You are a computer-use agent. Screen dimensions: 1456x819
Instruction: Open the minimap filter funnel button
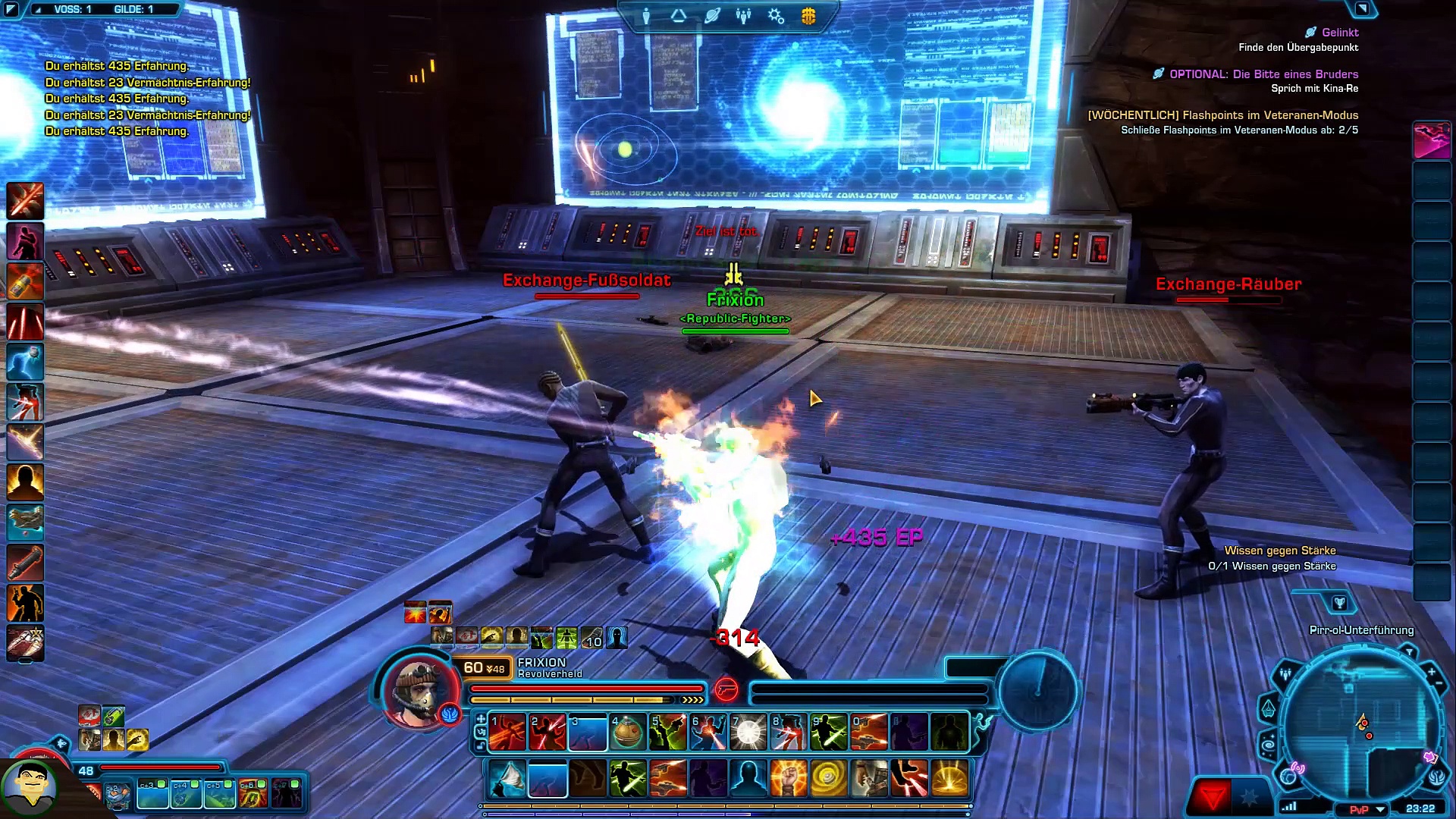pos(1409,652)
